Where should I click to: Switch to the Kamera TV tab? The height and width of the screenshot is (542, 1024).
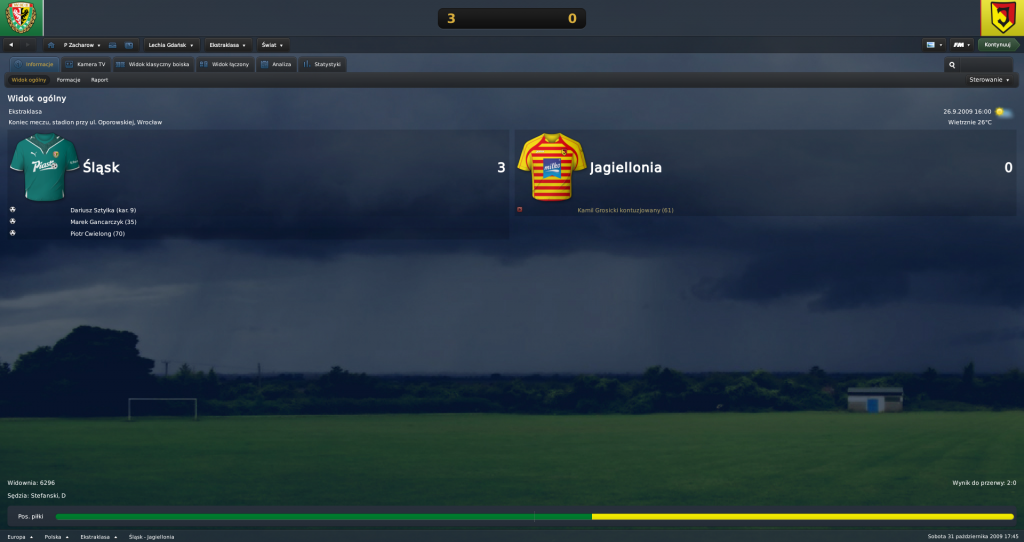click(x=85, y=64)
